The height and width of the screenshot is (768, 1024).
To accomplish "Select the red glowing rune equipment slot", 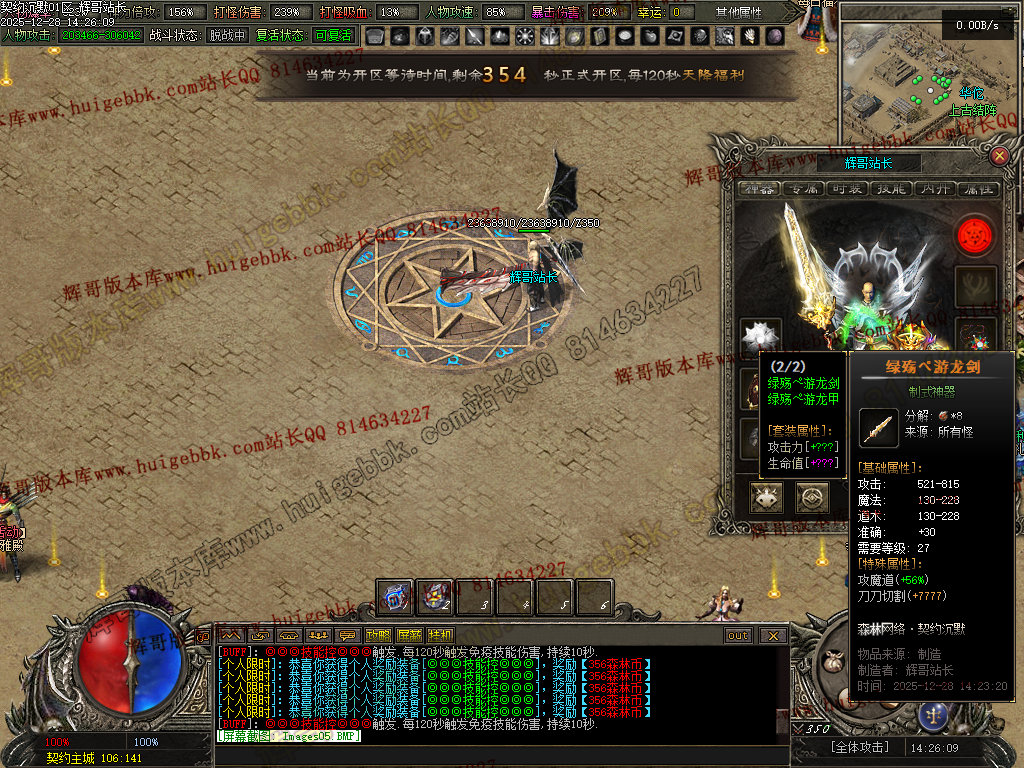I will point(975,236).
